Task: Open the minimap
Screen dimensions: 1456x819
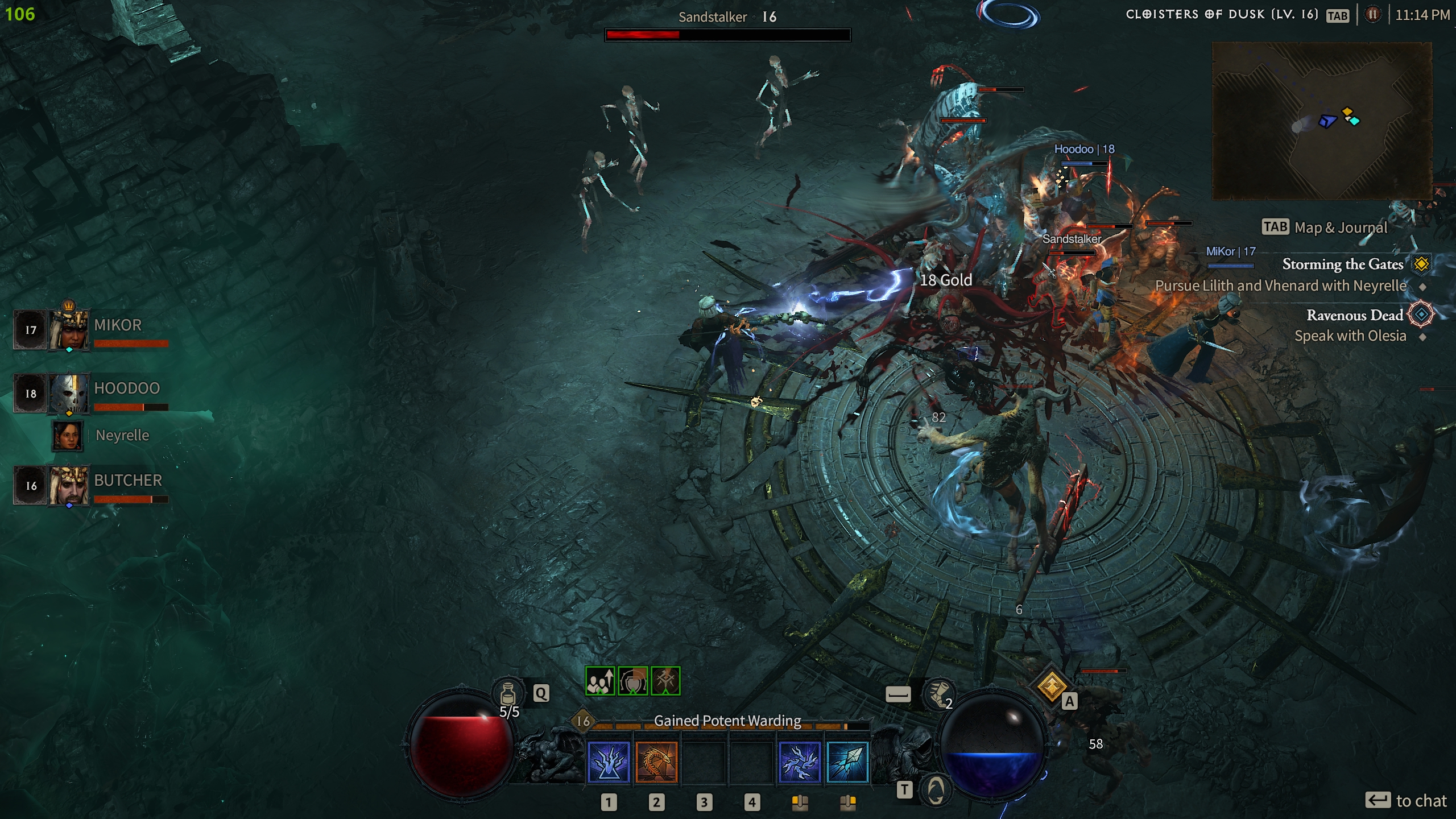Action: (1322, 121)
